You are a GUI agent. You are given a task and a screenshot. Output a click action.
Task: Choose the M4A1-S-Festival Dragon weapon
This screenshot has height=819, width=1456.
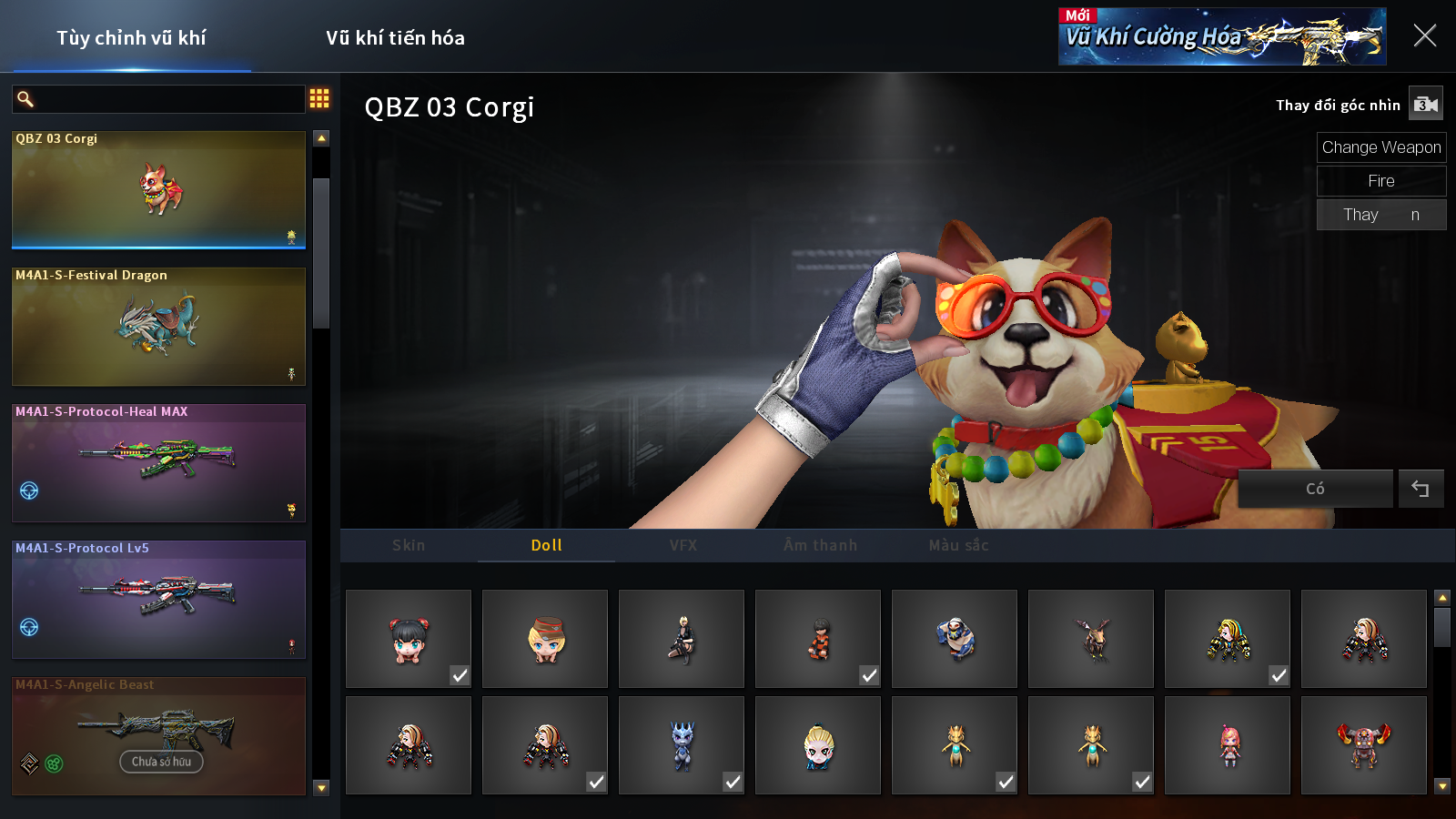(x=158, y=327)
